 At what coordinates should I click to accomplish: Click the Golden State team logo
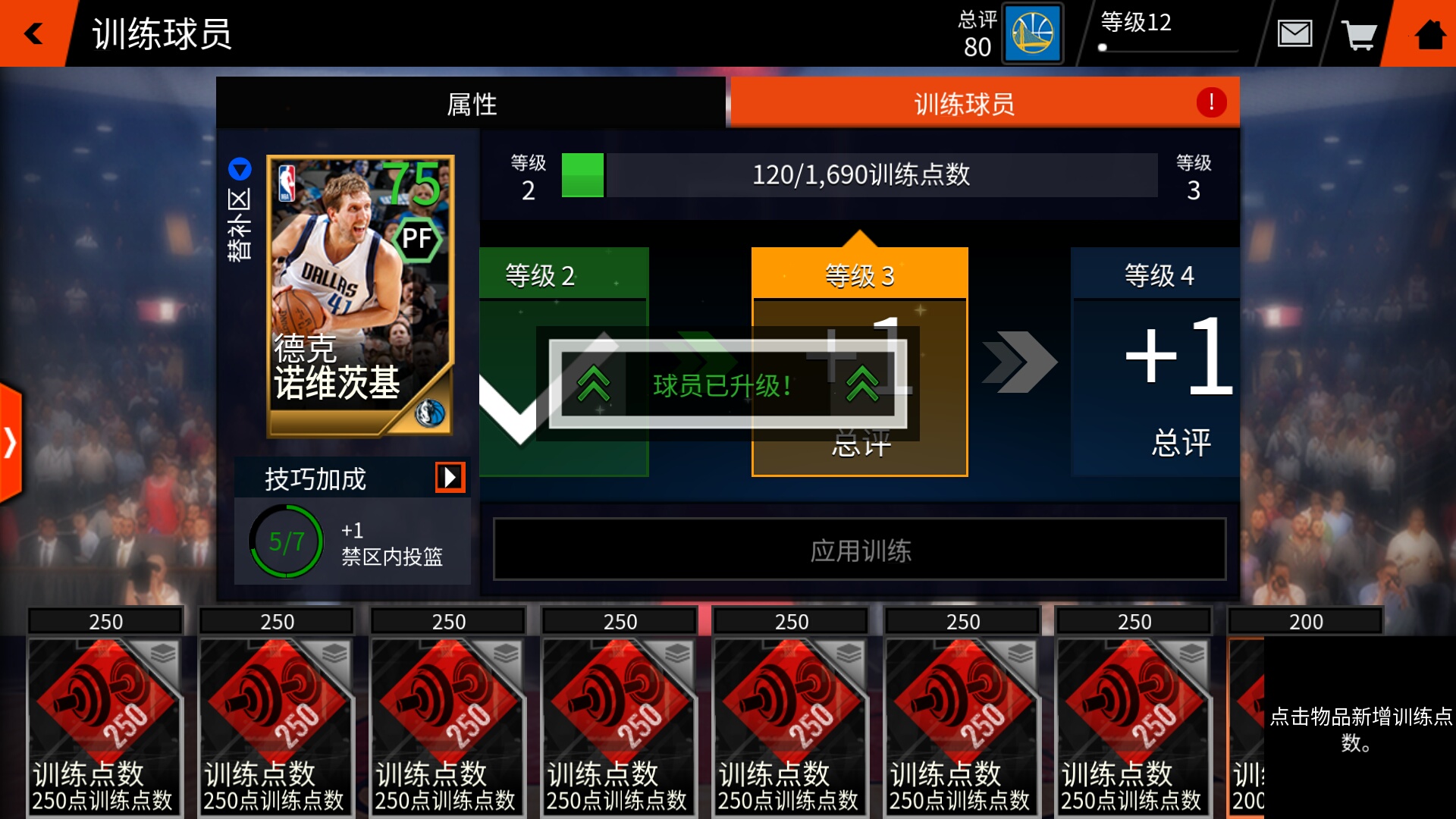click(1031, 33)
